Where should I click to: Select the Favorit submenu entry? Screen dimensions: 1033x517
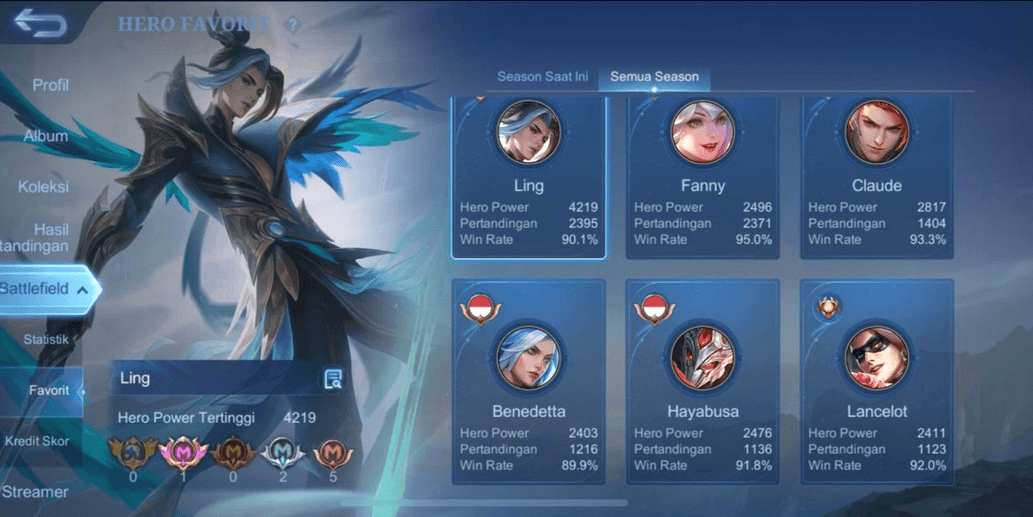click(49, 391)
